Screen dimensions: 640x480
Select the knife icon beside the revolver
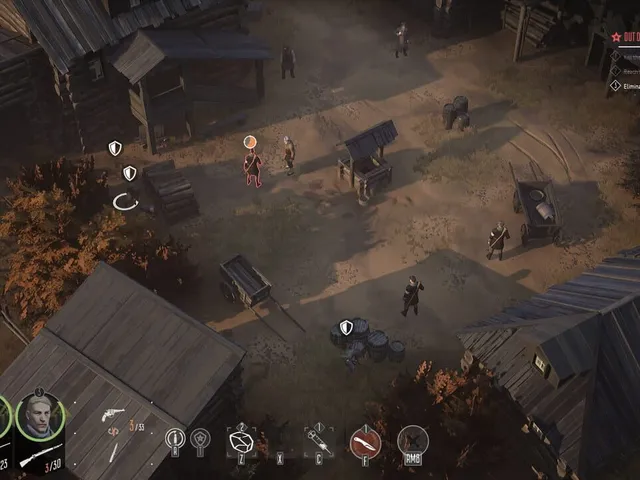[x=113, y=451]
